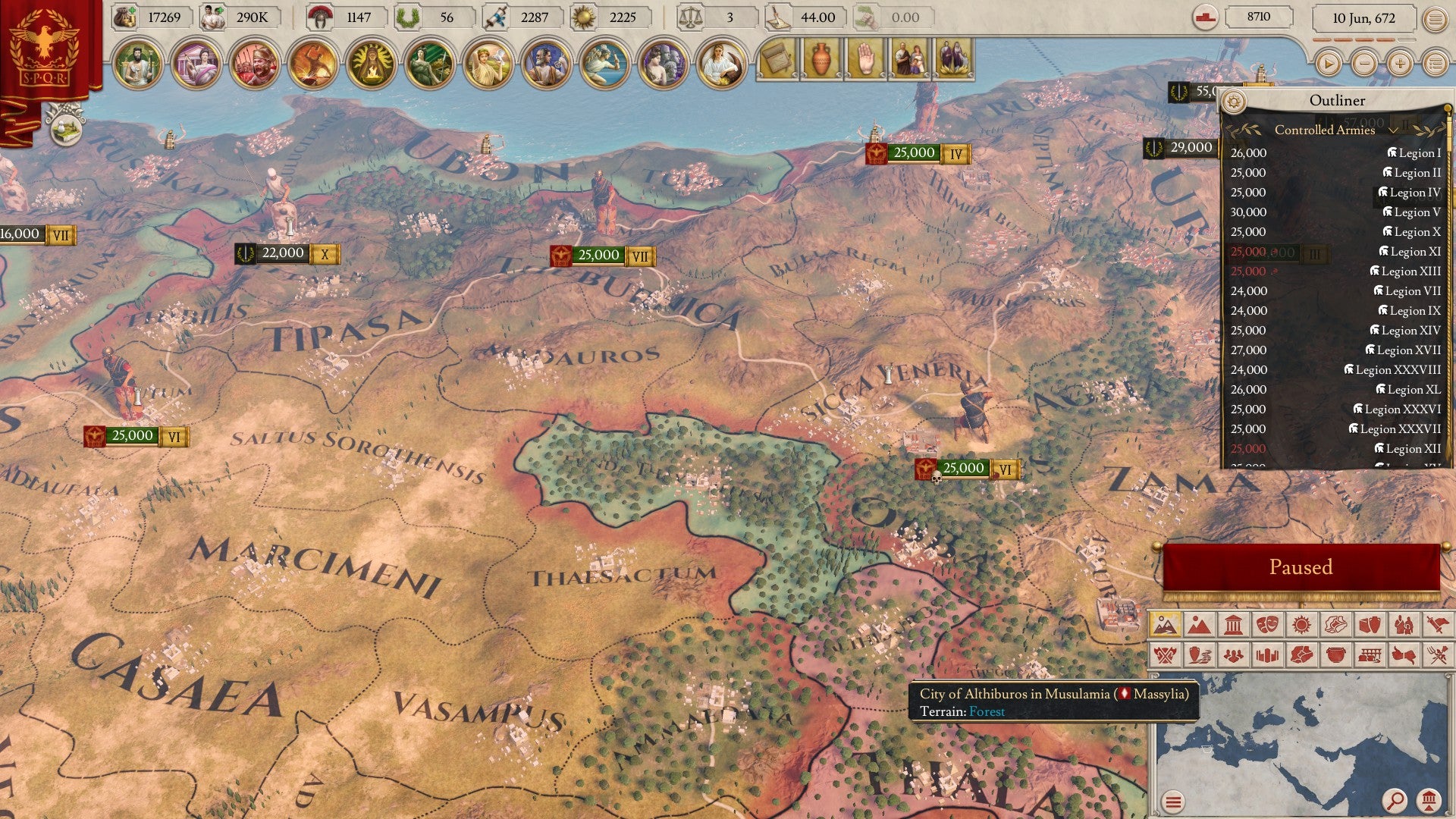Open the government temple map mode
The height and width of the screenshot is (819, 1456).
[1233, 626]
